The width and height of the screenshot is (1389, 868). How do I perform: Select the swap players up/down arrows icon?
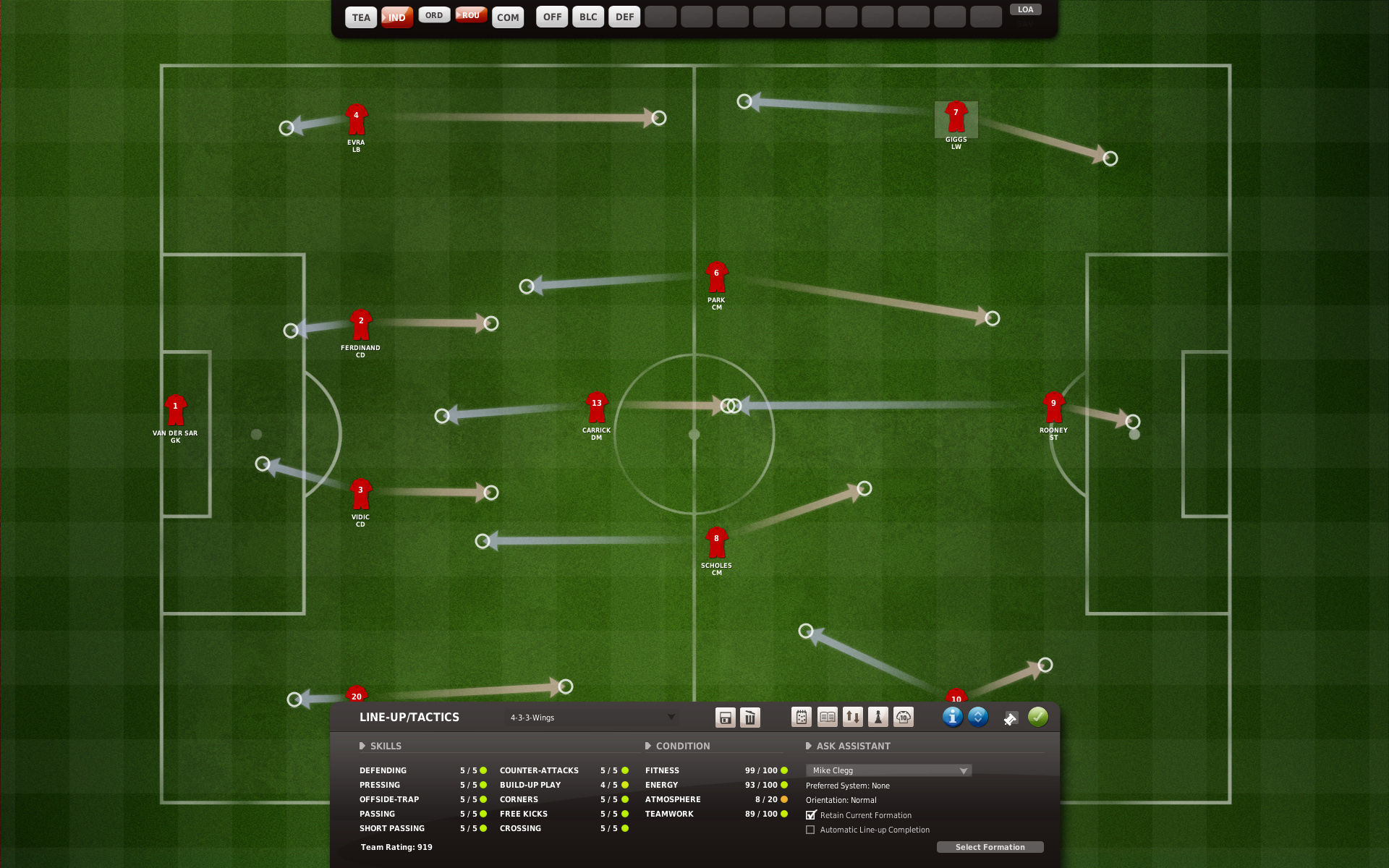[x=853, y=717]
